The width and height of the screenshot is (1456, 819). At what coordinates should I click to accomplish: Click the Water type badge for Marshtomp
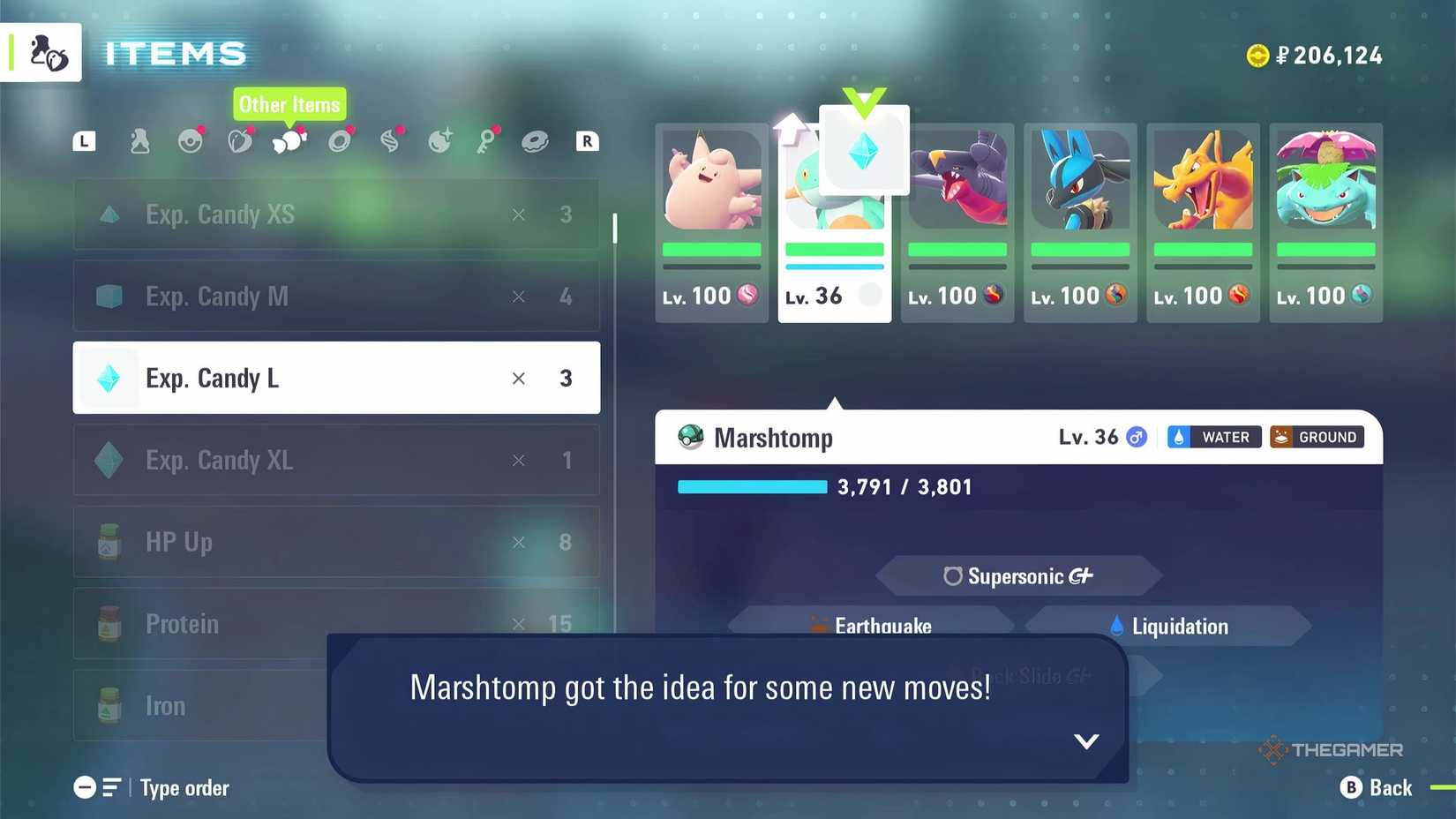point(1213,436)
